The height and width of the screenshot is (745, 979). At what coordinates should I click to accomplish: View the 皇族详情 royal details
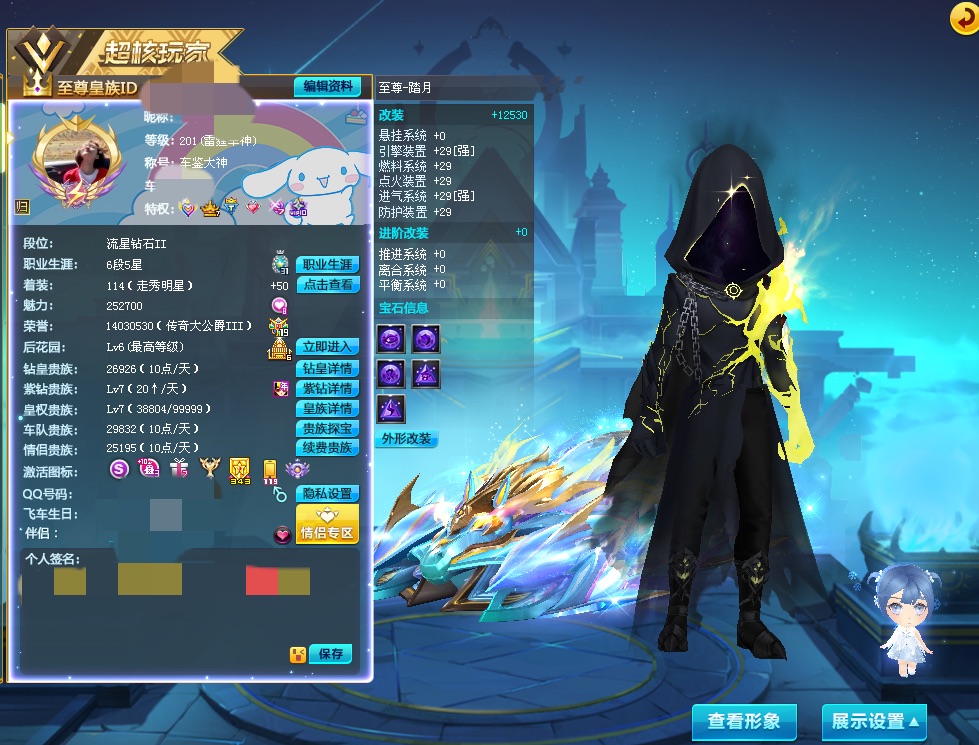tap(327, 408)
